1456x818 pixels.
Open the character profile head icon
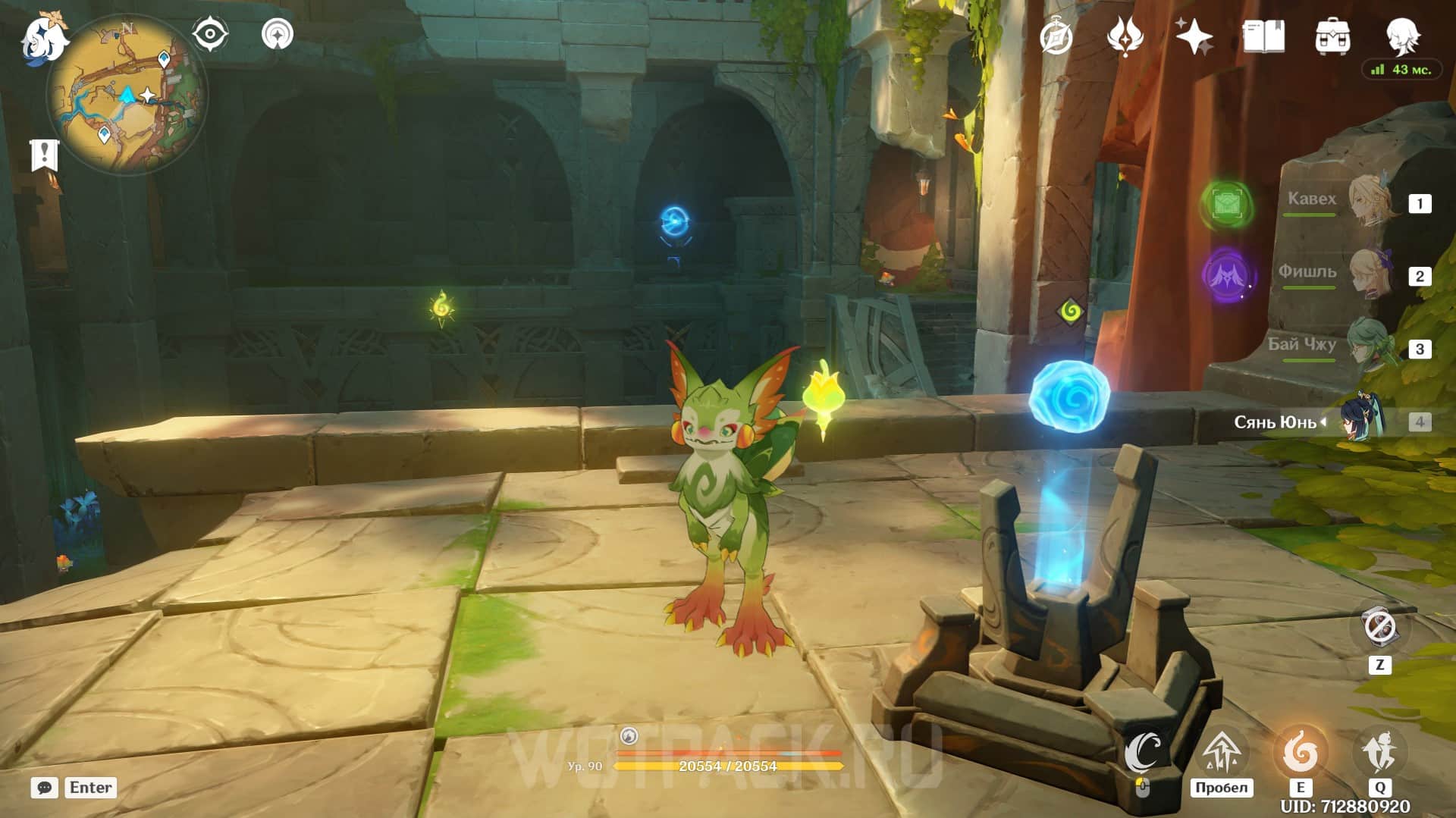[x=1401, y=35]
